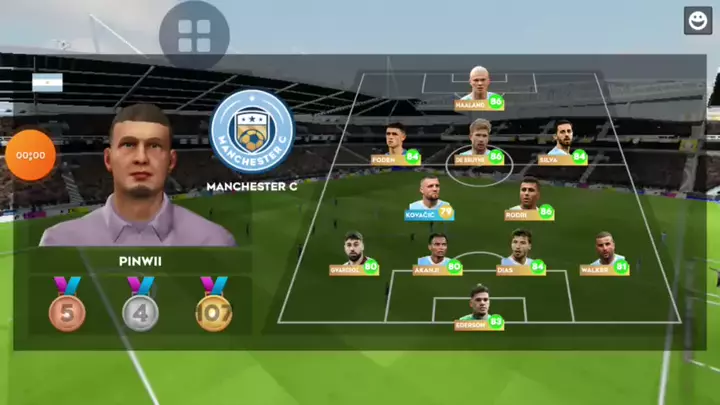Viewport: 720px width, 405px height.
Task: View the silver medal showing 4
Action: tap(140, 305)
